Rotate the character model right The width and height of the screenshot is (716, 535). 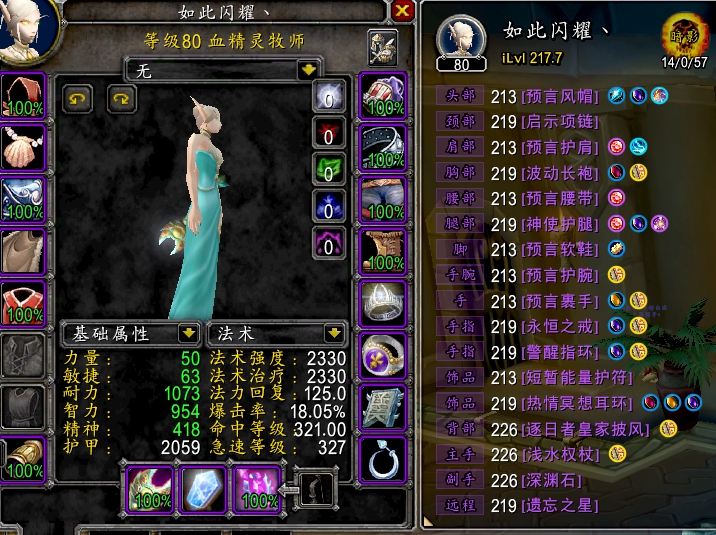coord(120,98)
